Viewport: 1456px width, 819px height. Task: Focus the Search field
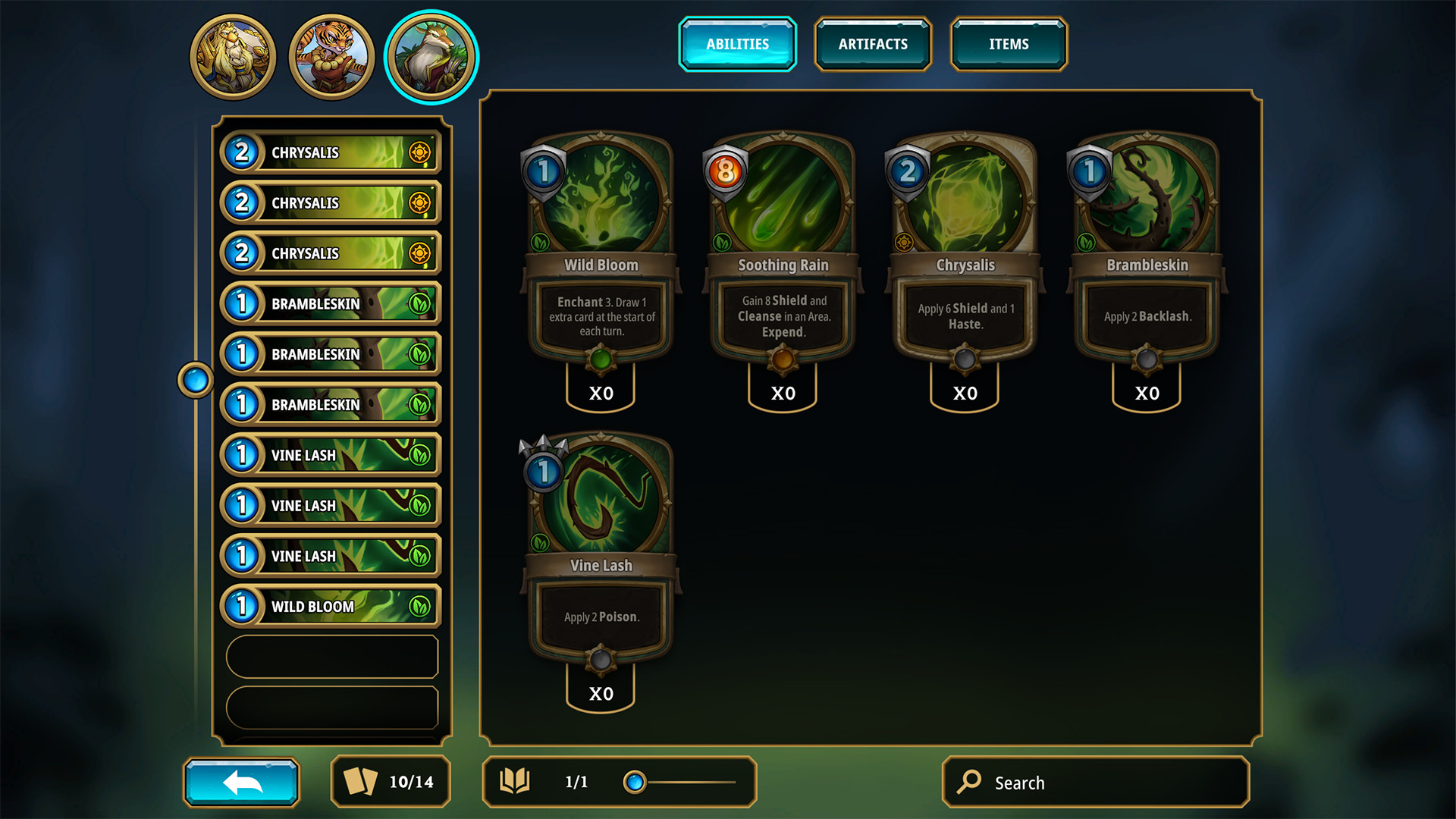pyautogui.click(x=1095, y=782)
